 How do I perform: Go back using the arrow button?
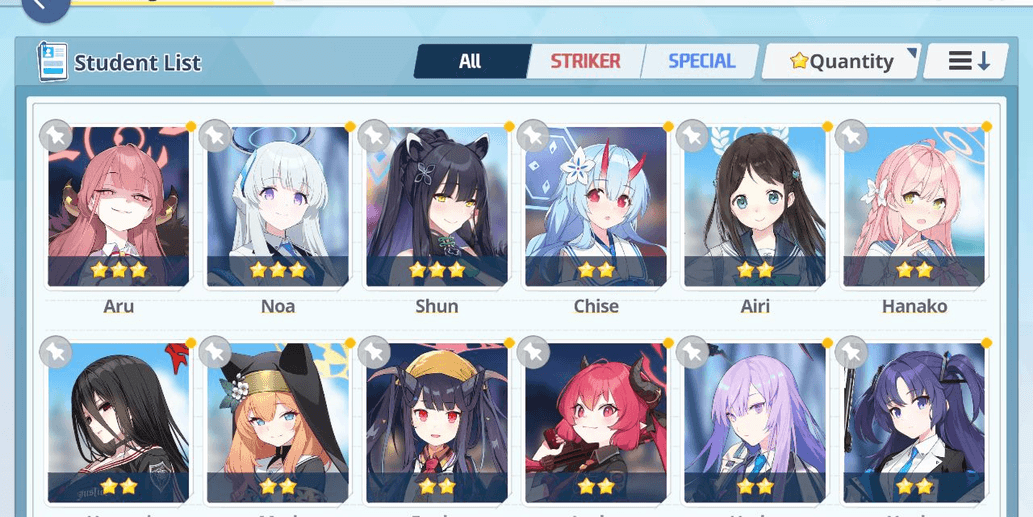45,6
